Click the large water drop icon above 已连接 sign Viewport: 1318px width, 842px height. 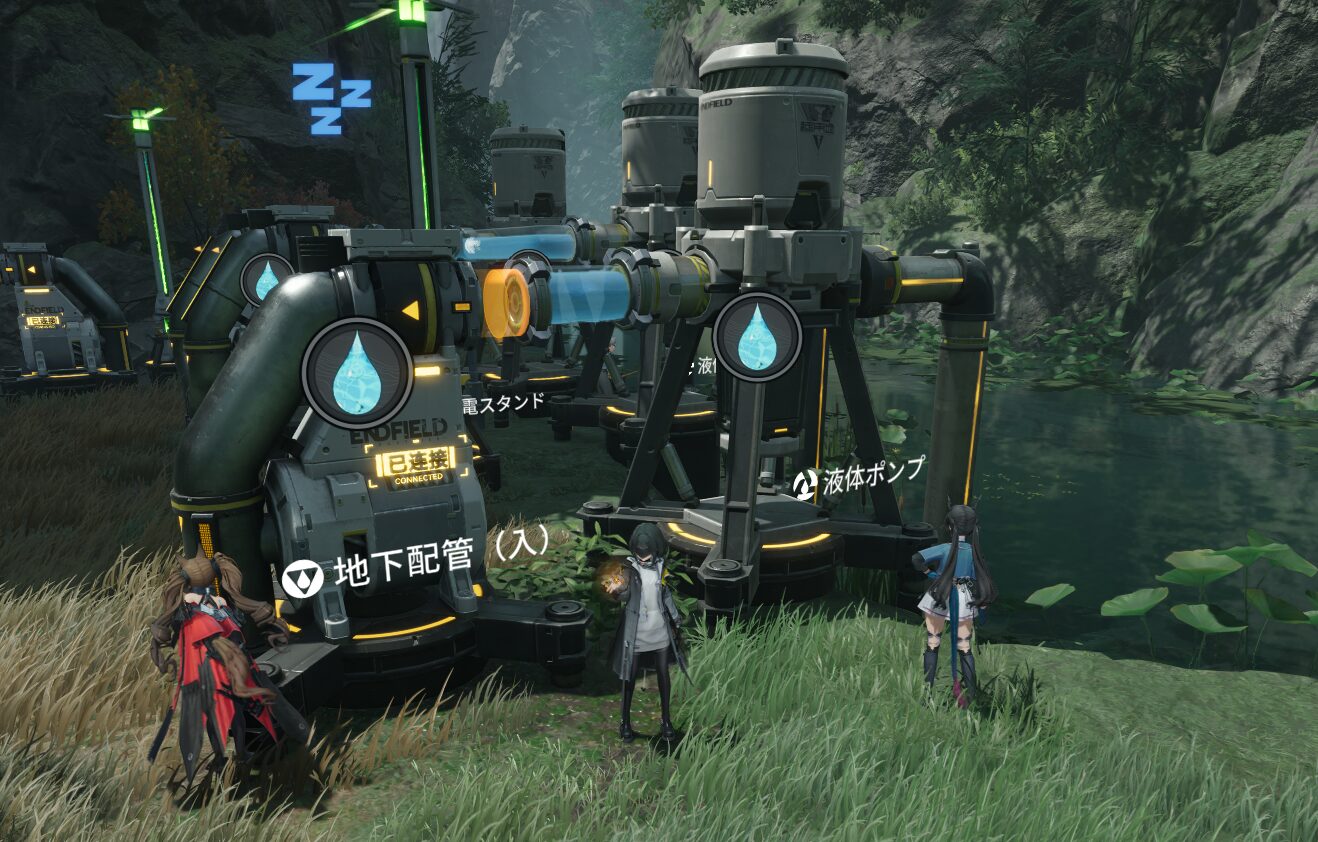point(357,372)
